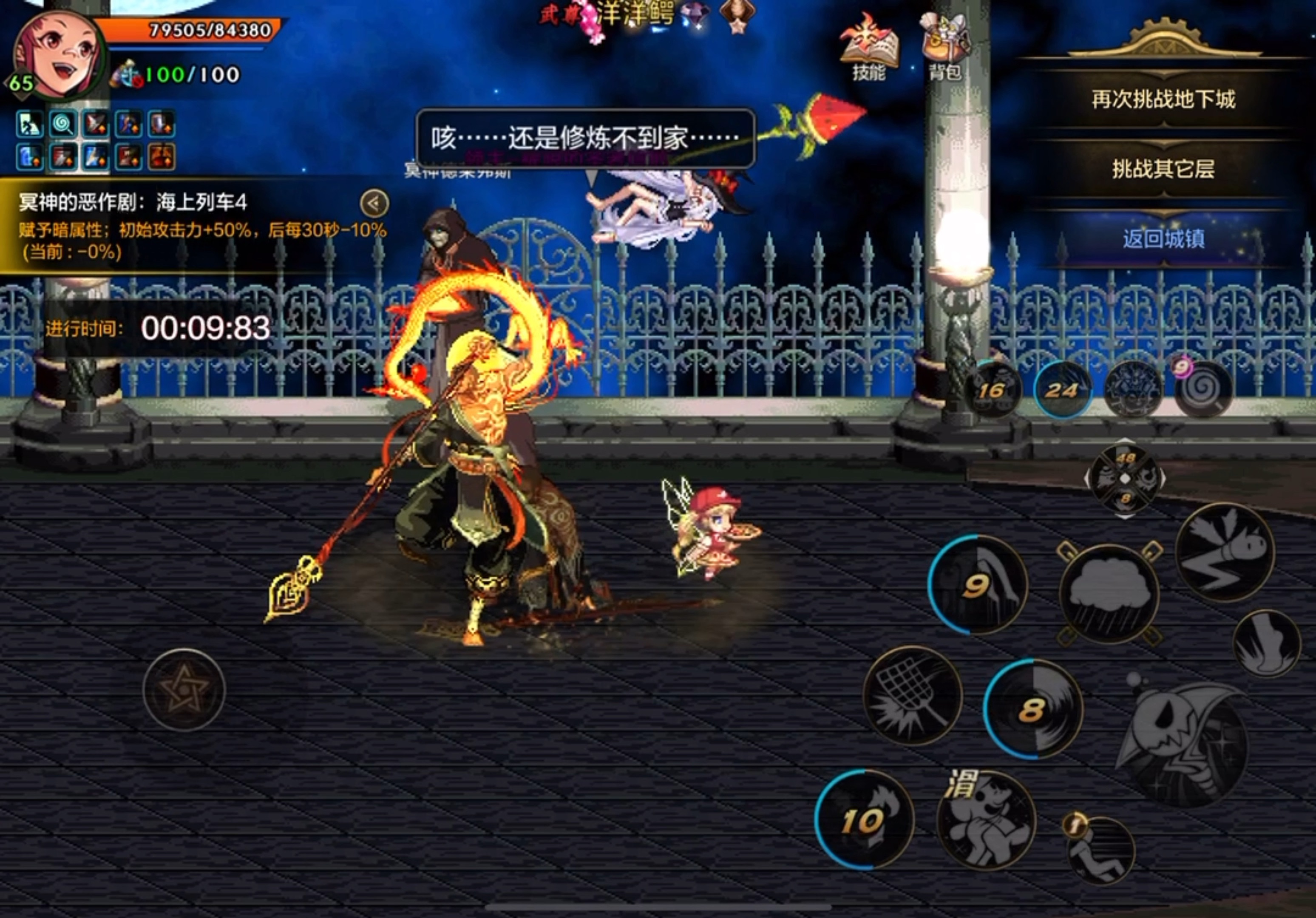Use the fly swatter skill
The height and width of the screenshot is (918, 1316).
[x=912, y=695]
